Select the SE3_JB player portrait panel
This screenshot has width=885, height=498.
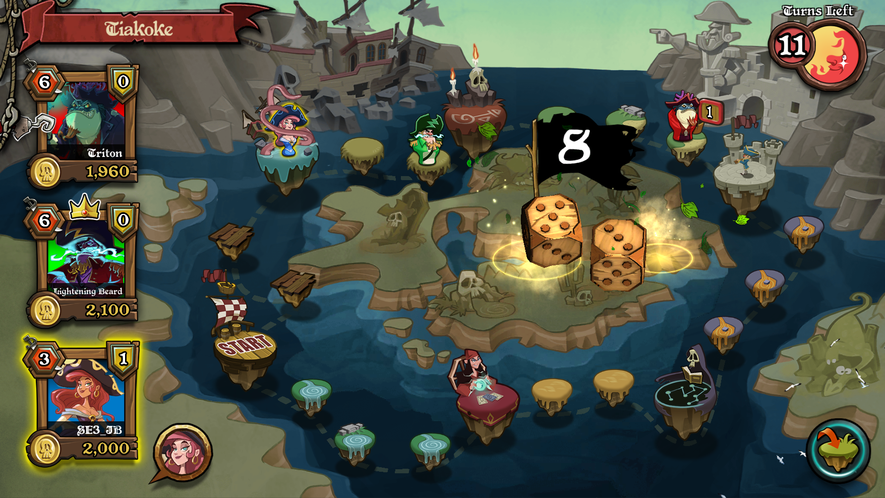(x=86, y=397)
